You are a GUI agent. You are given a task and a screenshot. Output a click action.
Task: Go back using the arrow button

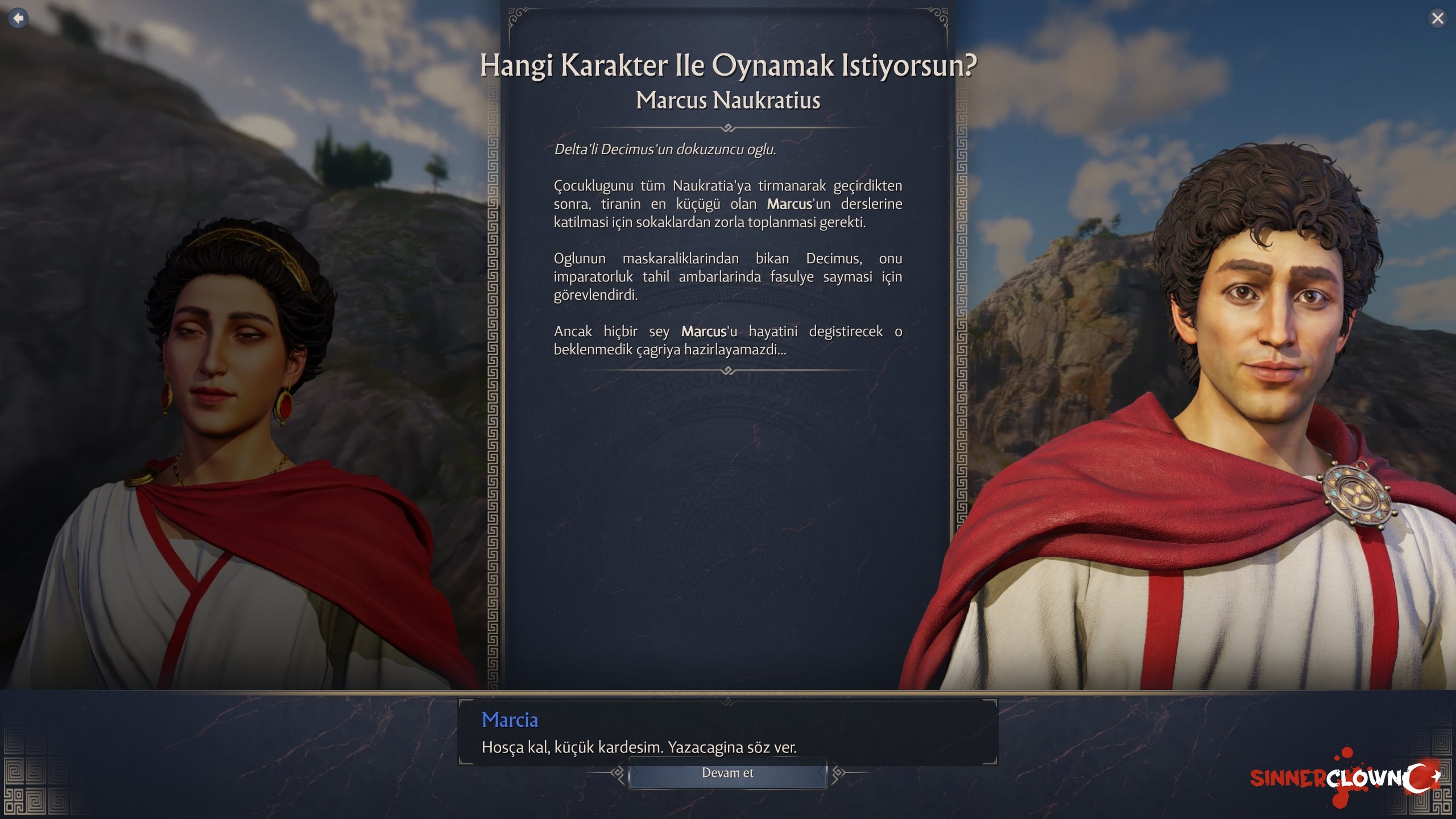click(x=18, y=18)
